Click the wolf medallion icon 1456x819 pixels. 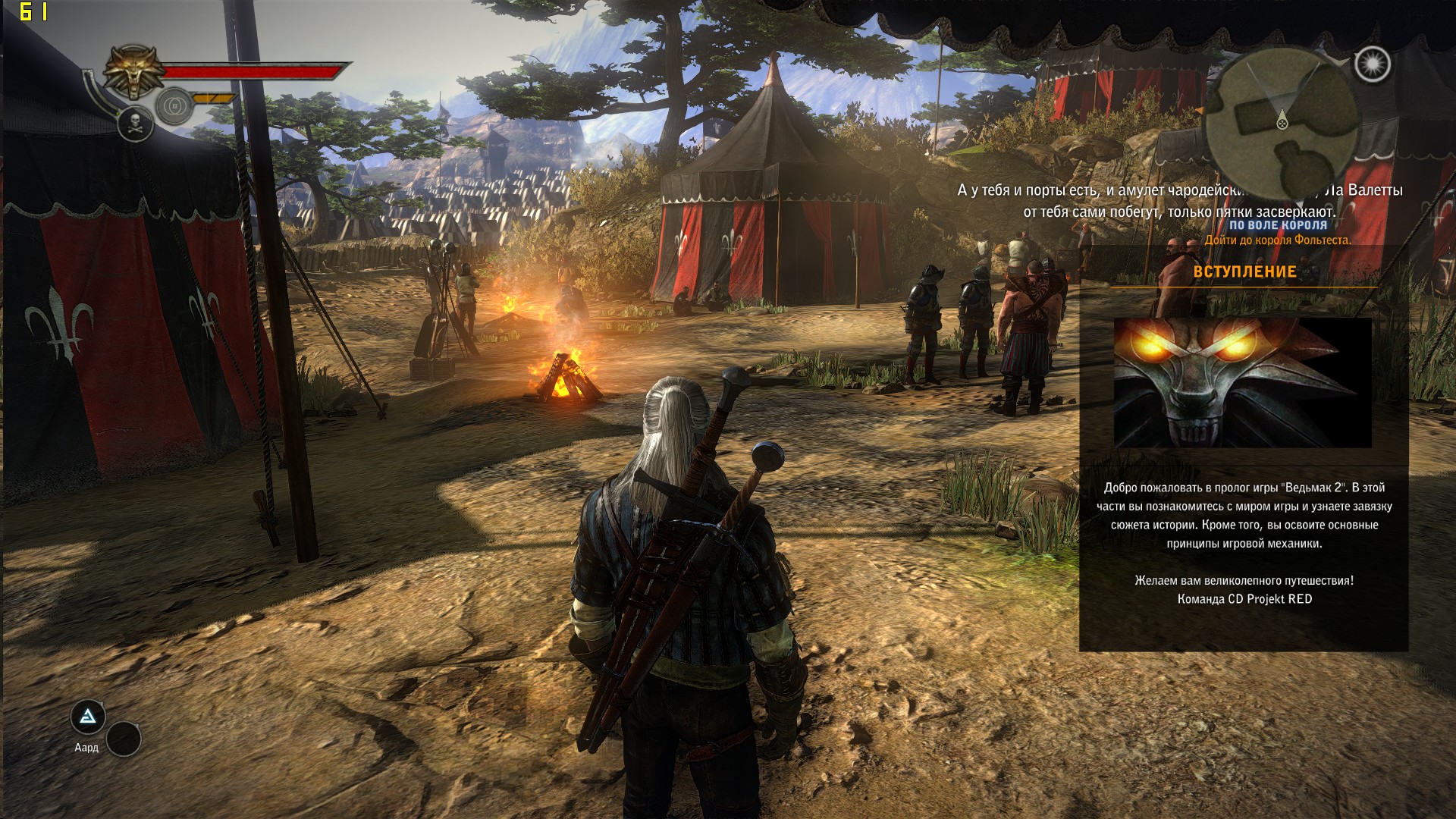(x=134, y=71)
